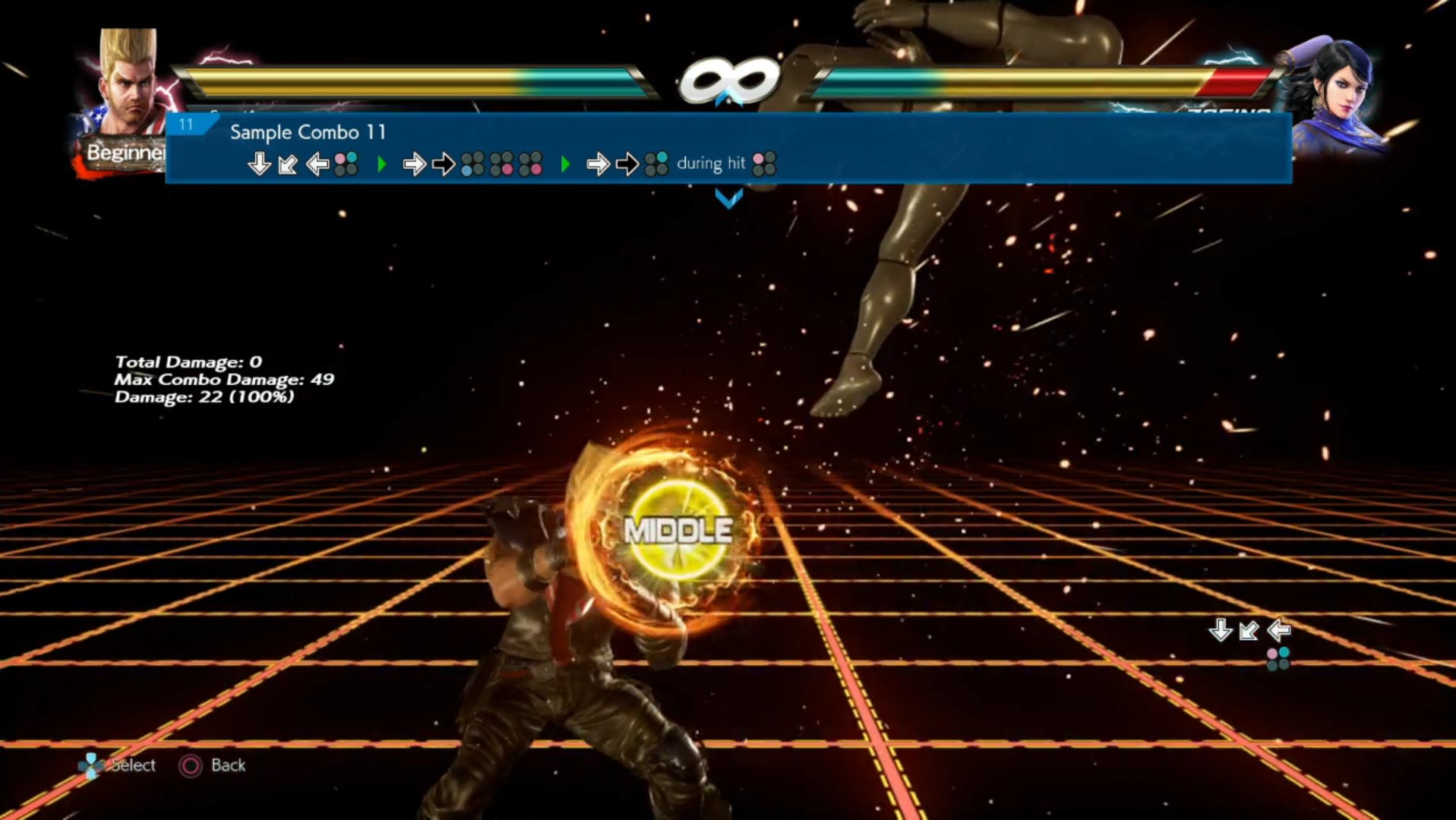Expand the next combo using the down chevron
Viewport: 1456px width, 820px height.
729,199
